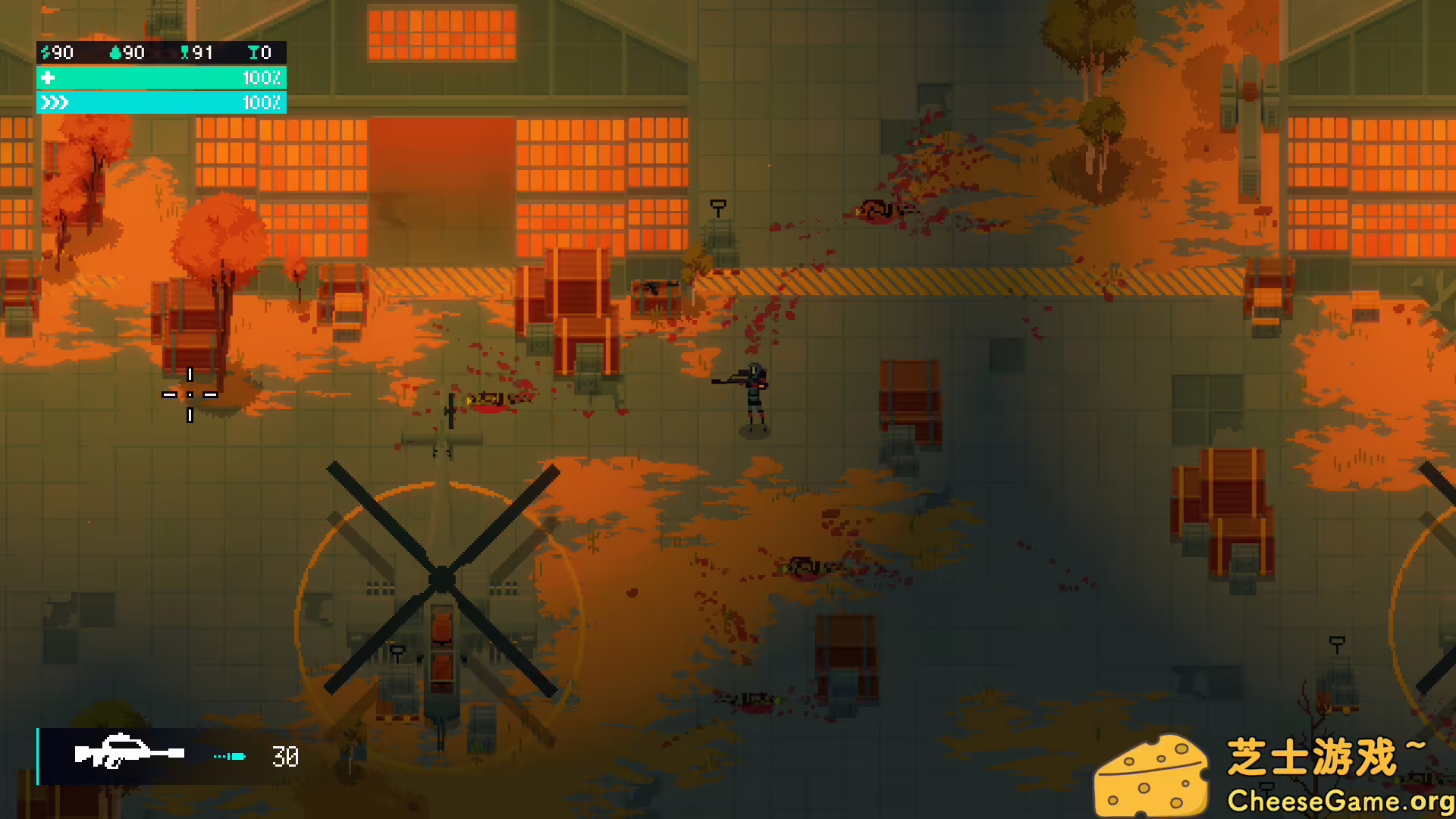Select the dropped pistol near the crates

(653, 287)
